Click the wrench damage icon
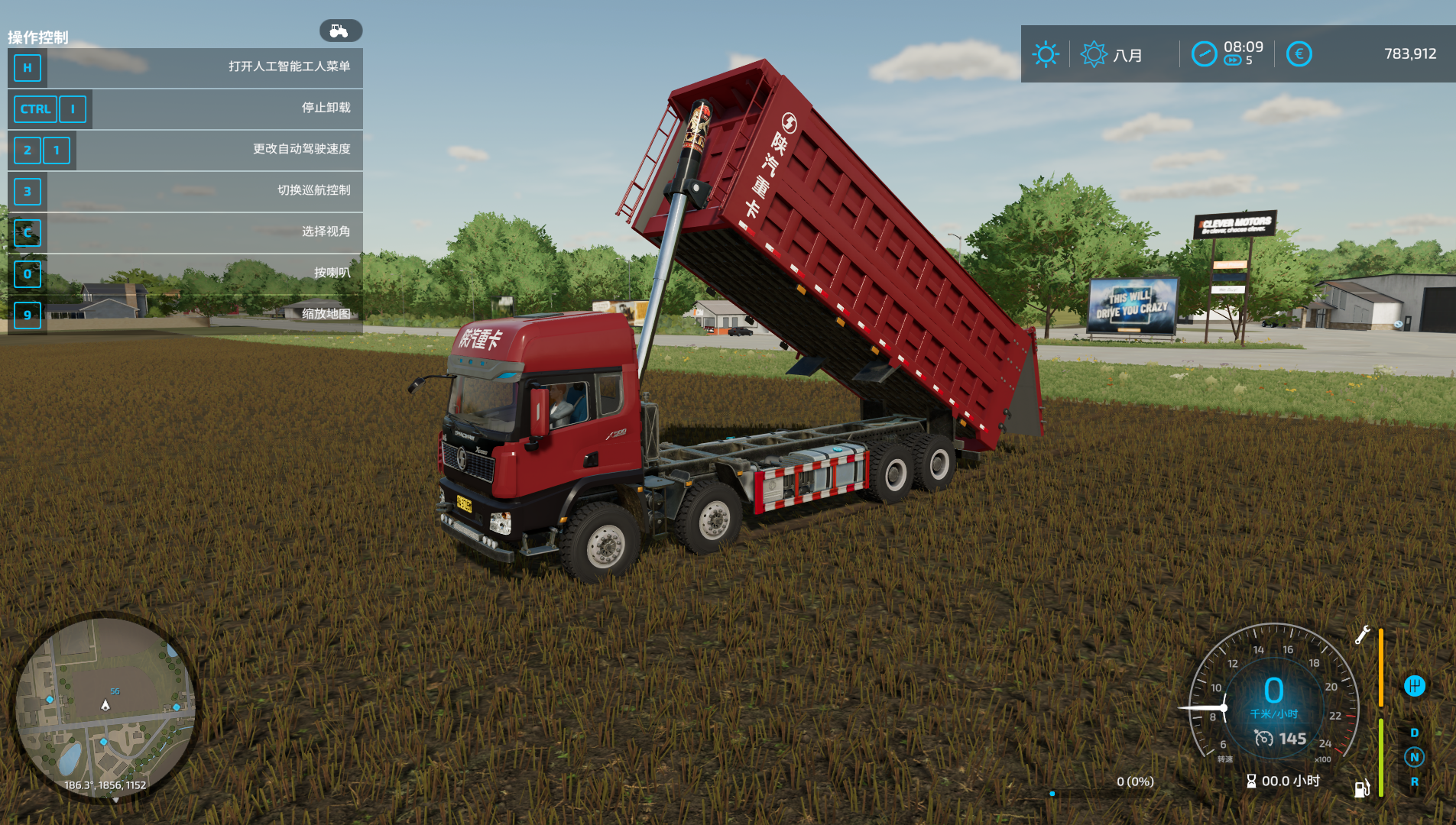The width and height of the screenshot is (1456, 825). (1362, 635)
